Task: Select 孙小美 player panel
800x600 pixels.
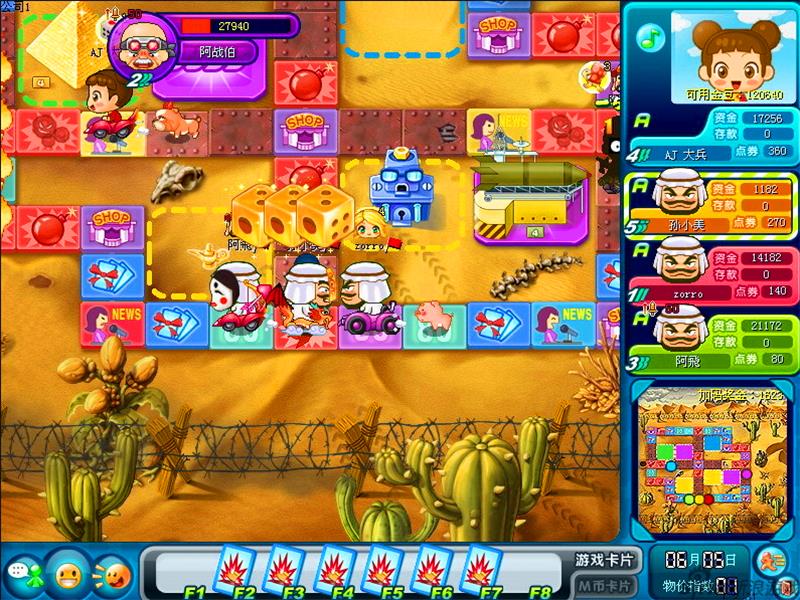Action: [711, 204]
